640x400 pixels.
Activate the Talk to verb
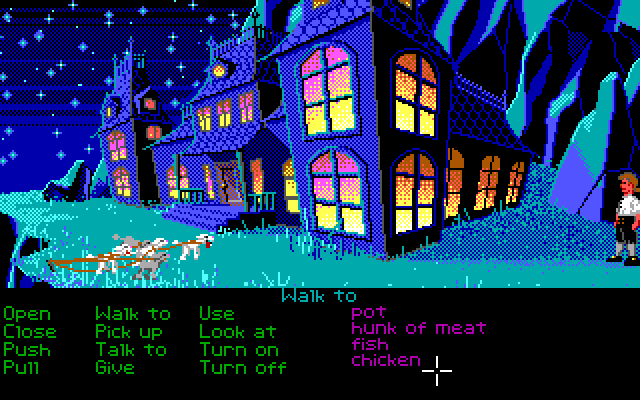[131, 349]
